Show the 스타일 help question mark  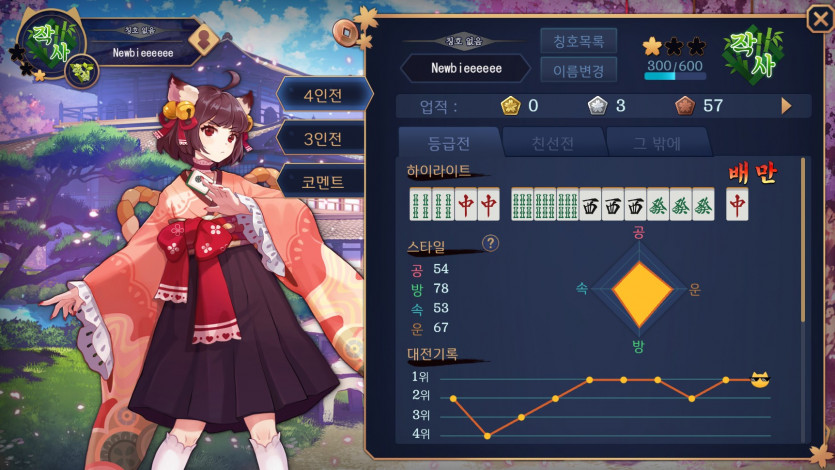(x=491, y=243)
